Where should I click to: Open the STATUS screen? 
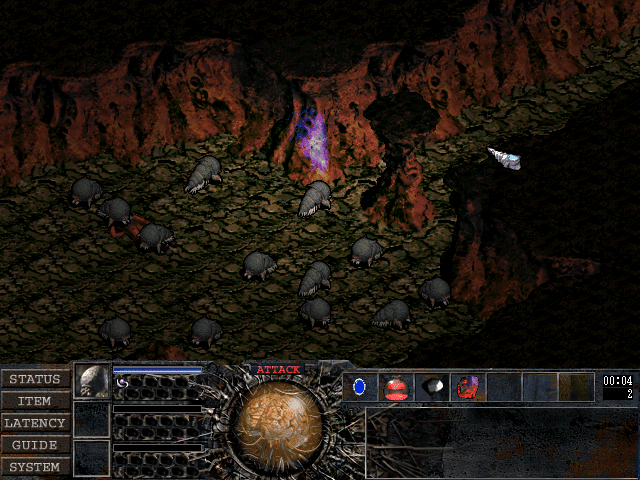[35, 379]
